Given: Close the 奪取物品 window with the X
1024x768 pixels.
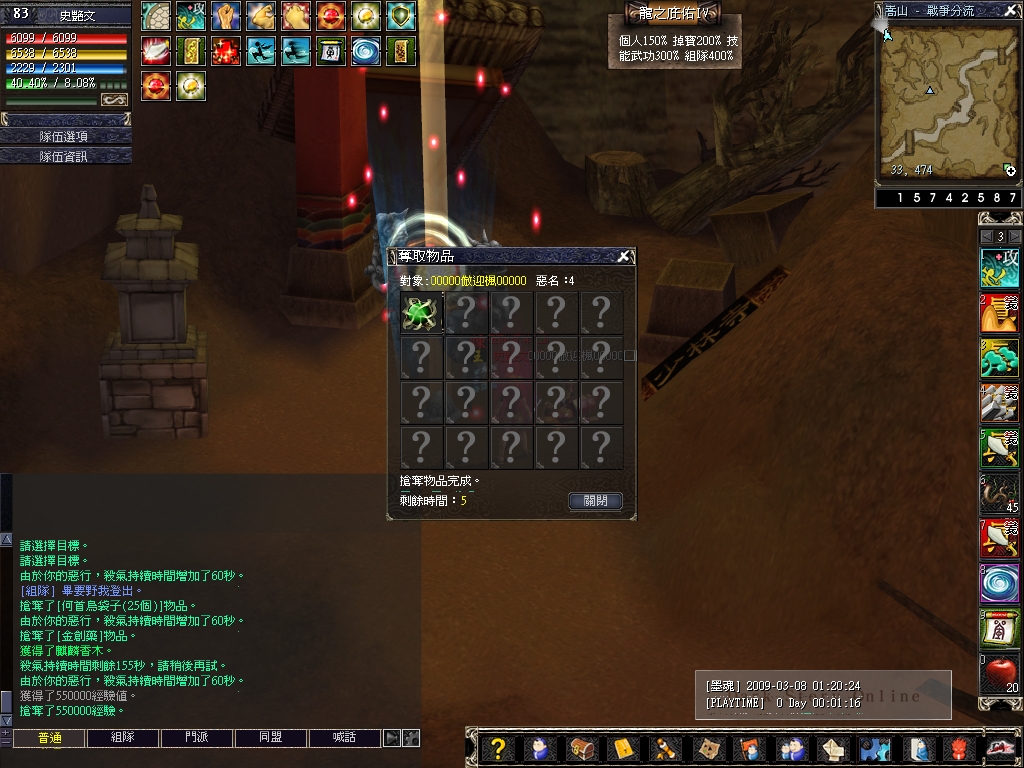Looking at the screenshot, I should click(623, 256).
